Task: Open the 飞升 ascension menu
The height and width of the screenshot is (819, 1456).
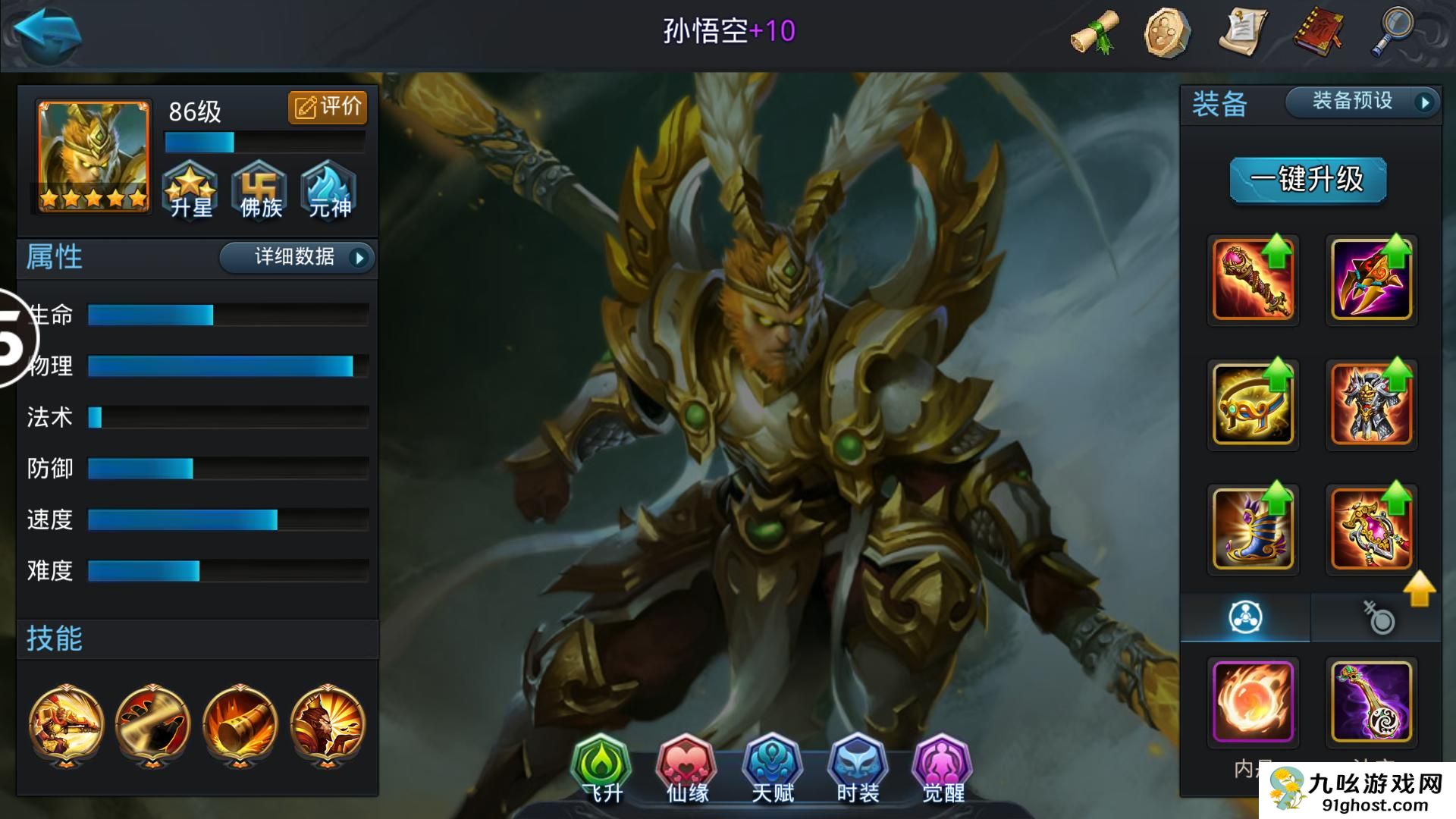Action: pos(601,767)
